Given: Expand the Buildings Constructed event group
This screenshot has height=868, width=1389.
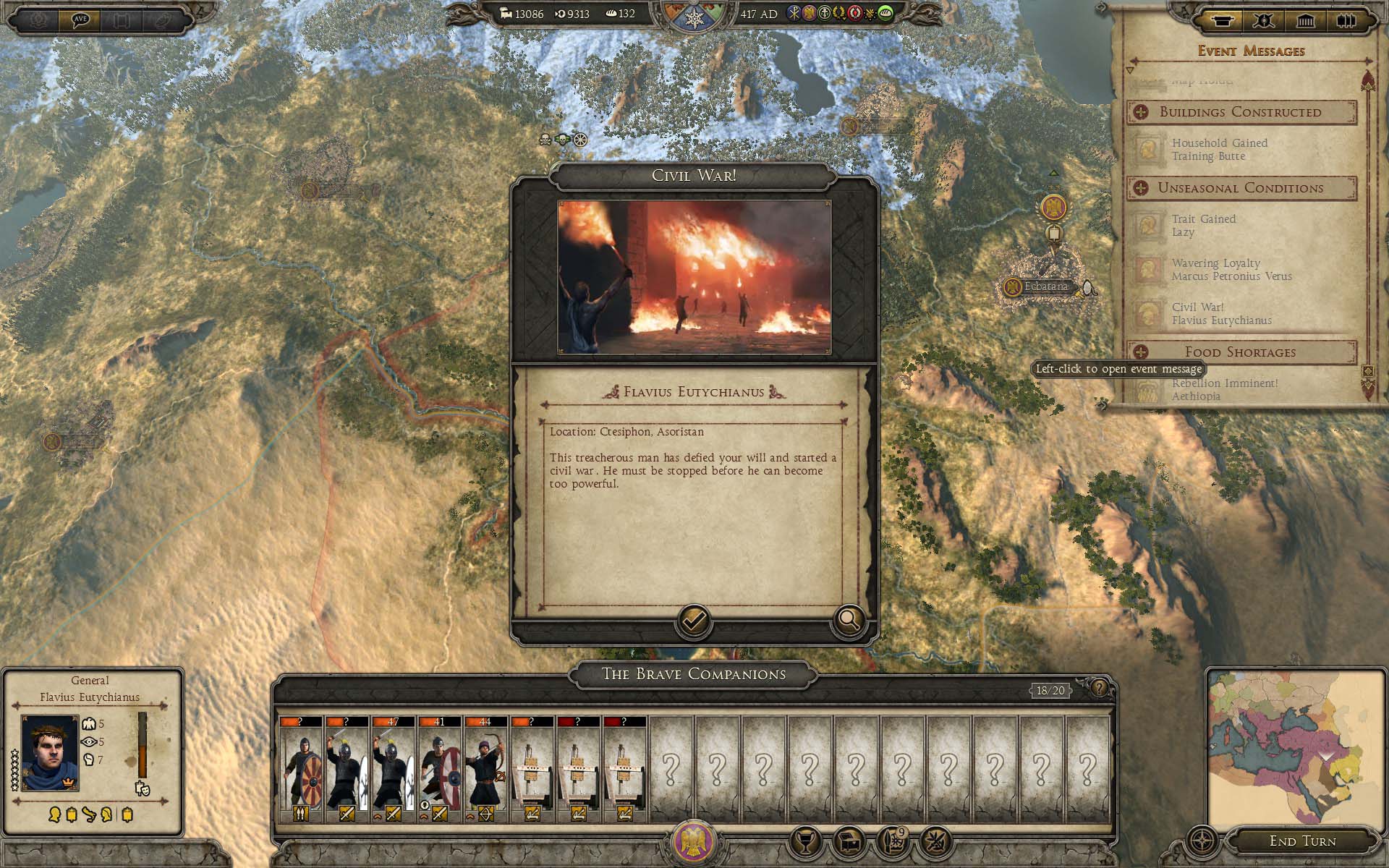Looking at the screenshot, I should pyautogui.click(x=1141, y=112).
